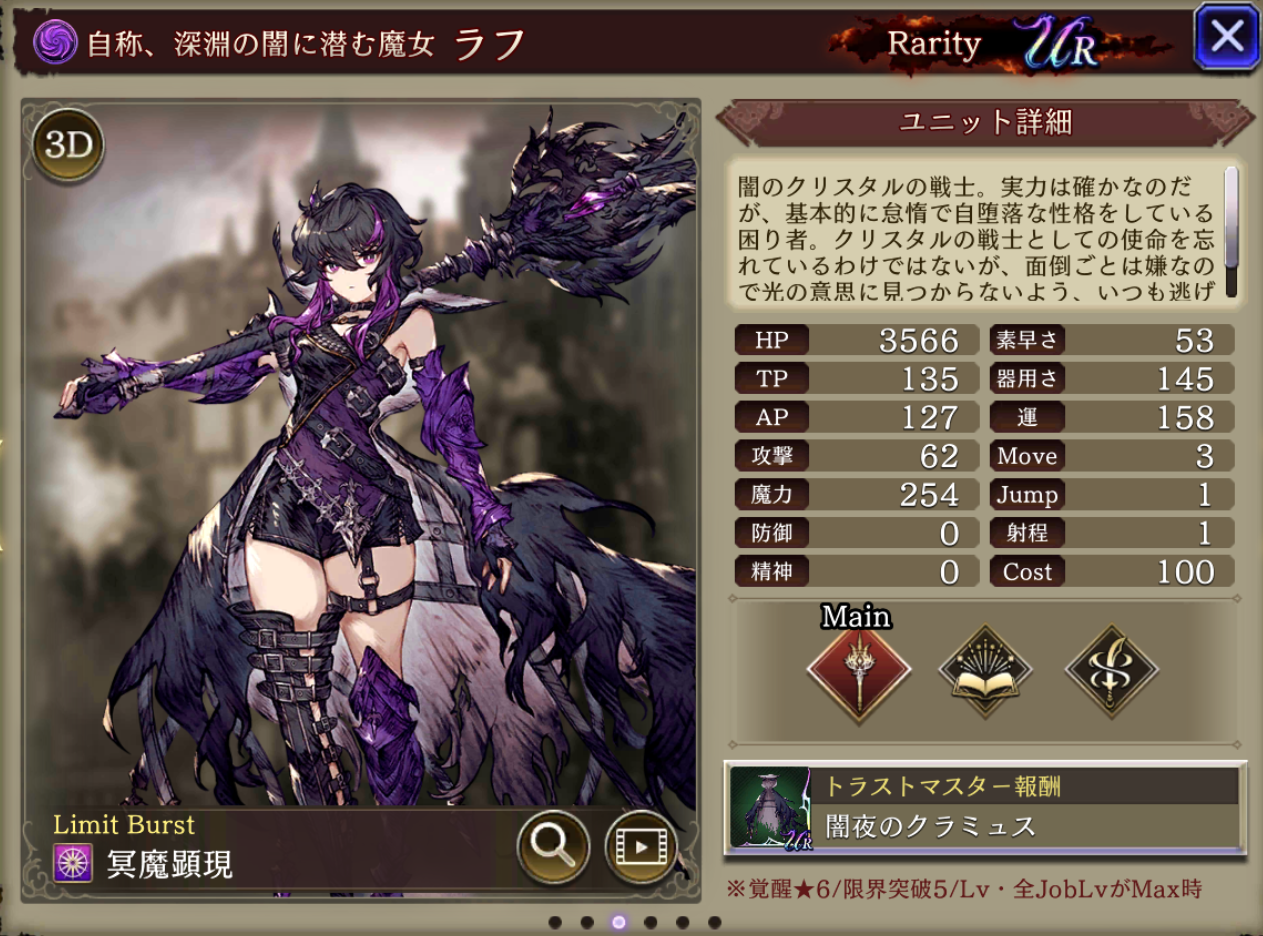Open the magnifying glass artwork zoom
This screenshot has width=1263, height=936.
552,847
